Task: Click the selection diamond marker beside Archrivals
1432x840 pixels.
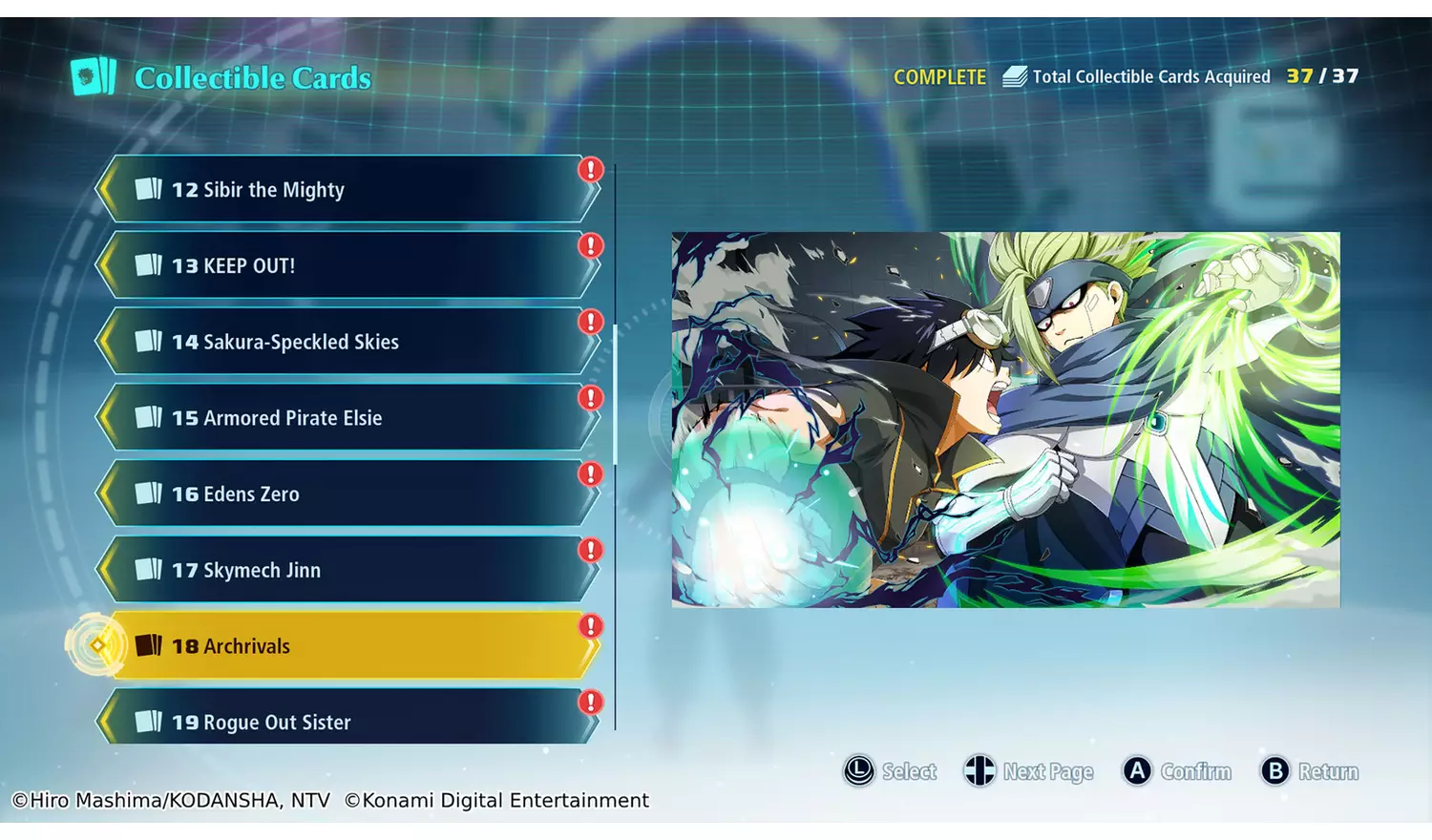Action: point(95,645)
